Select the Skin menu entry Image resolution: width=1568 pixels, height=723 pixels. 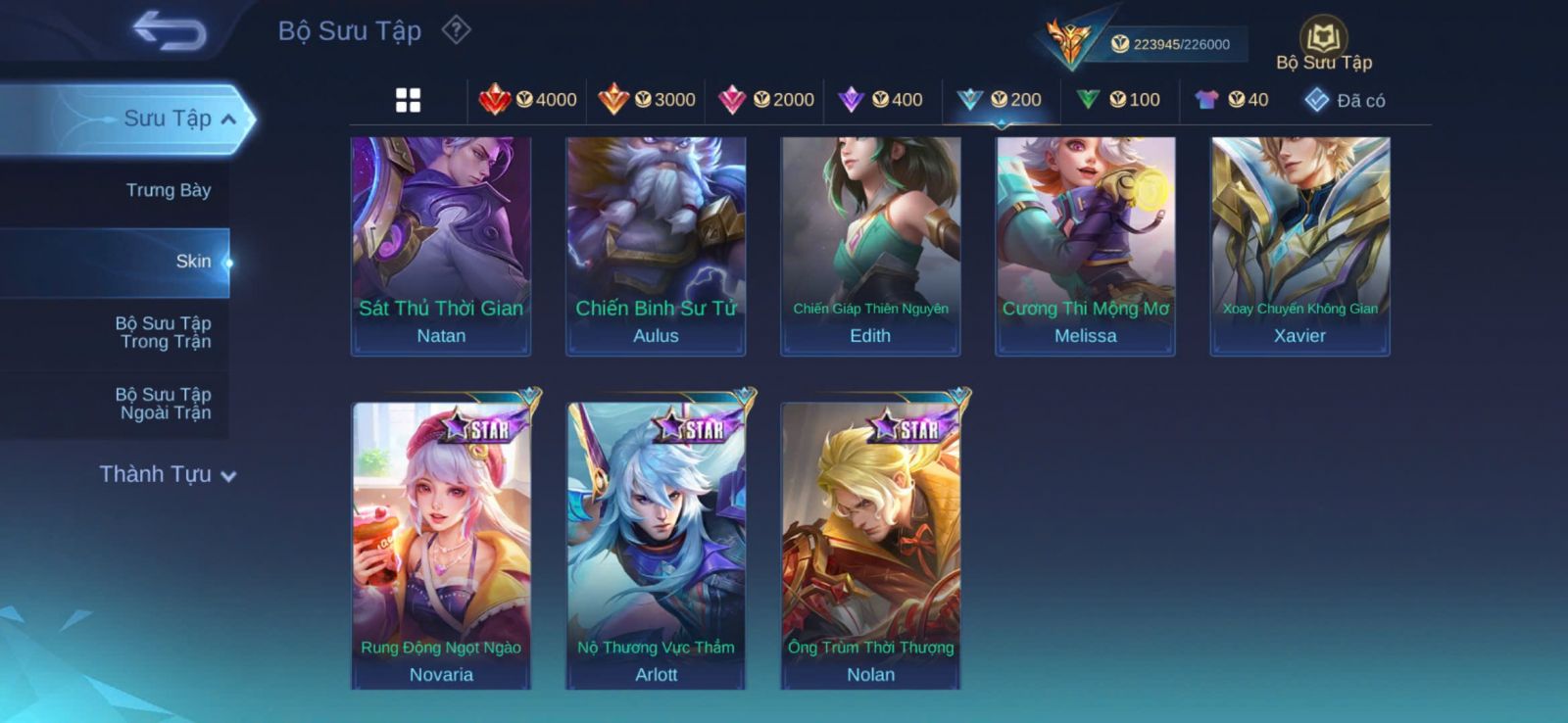point(192,262)
